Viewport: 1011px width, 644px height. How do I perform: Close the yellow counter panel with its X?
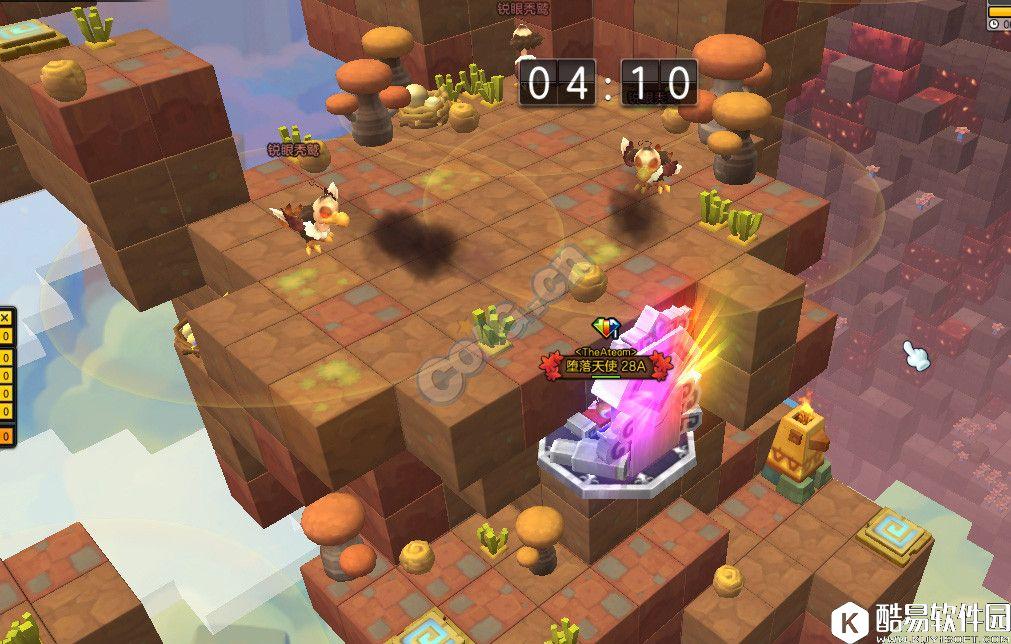point(4,318)
